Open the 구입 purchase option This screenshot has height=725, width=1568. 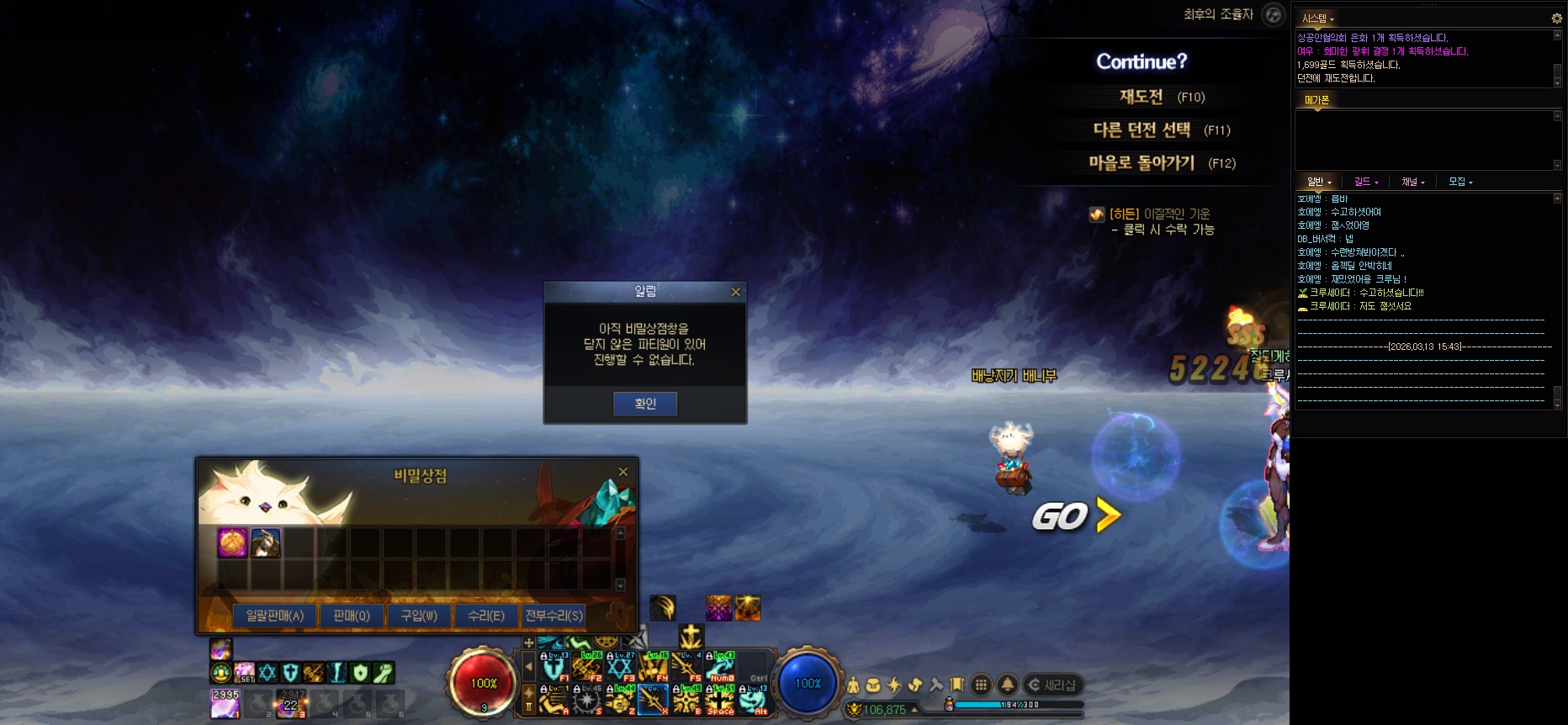tap(419, 616)
